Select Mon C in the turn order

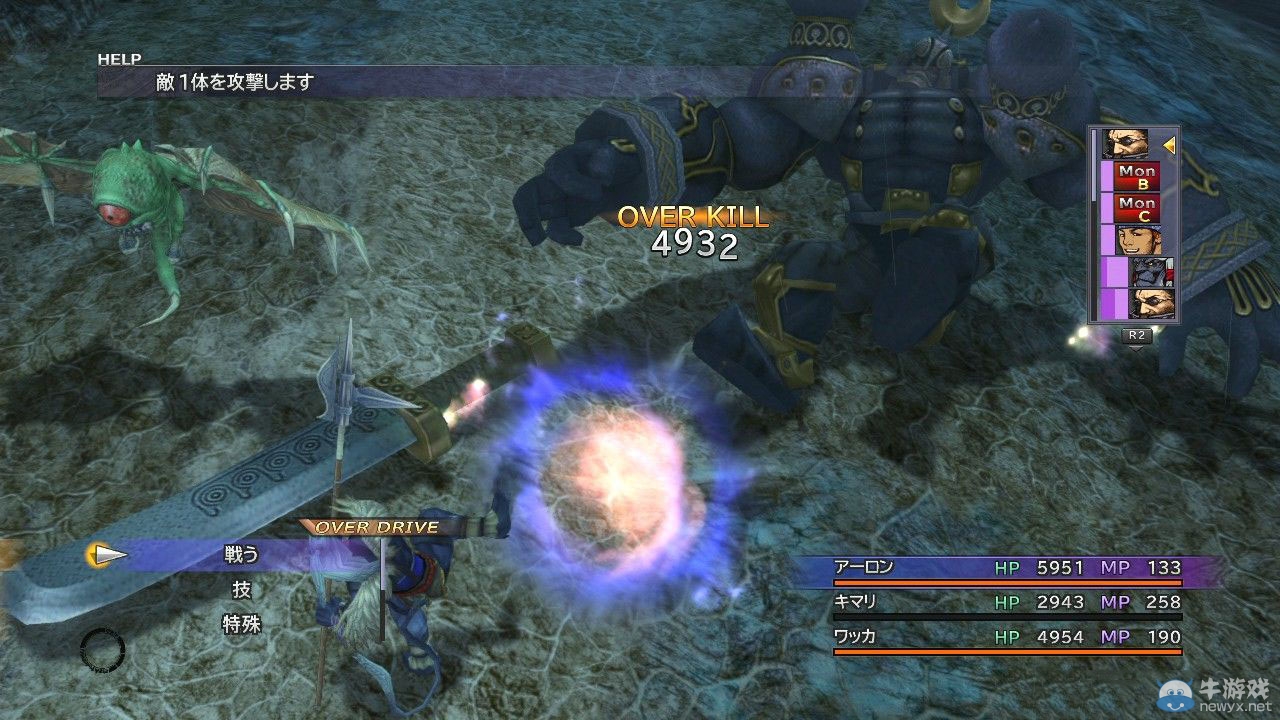pos(1137,209)
